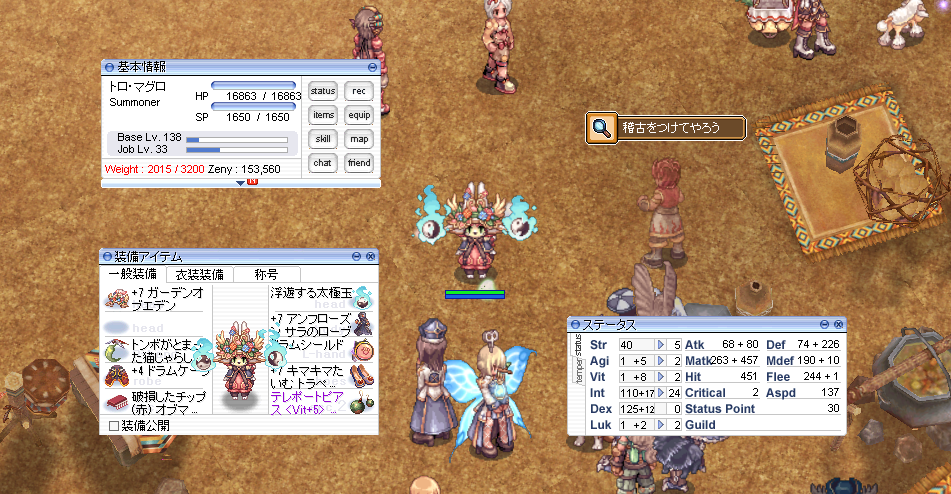Switch to the 衣装装備 costume tab
The height and width of the screenshot is (494, 951).
pos(200,274)
